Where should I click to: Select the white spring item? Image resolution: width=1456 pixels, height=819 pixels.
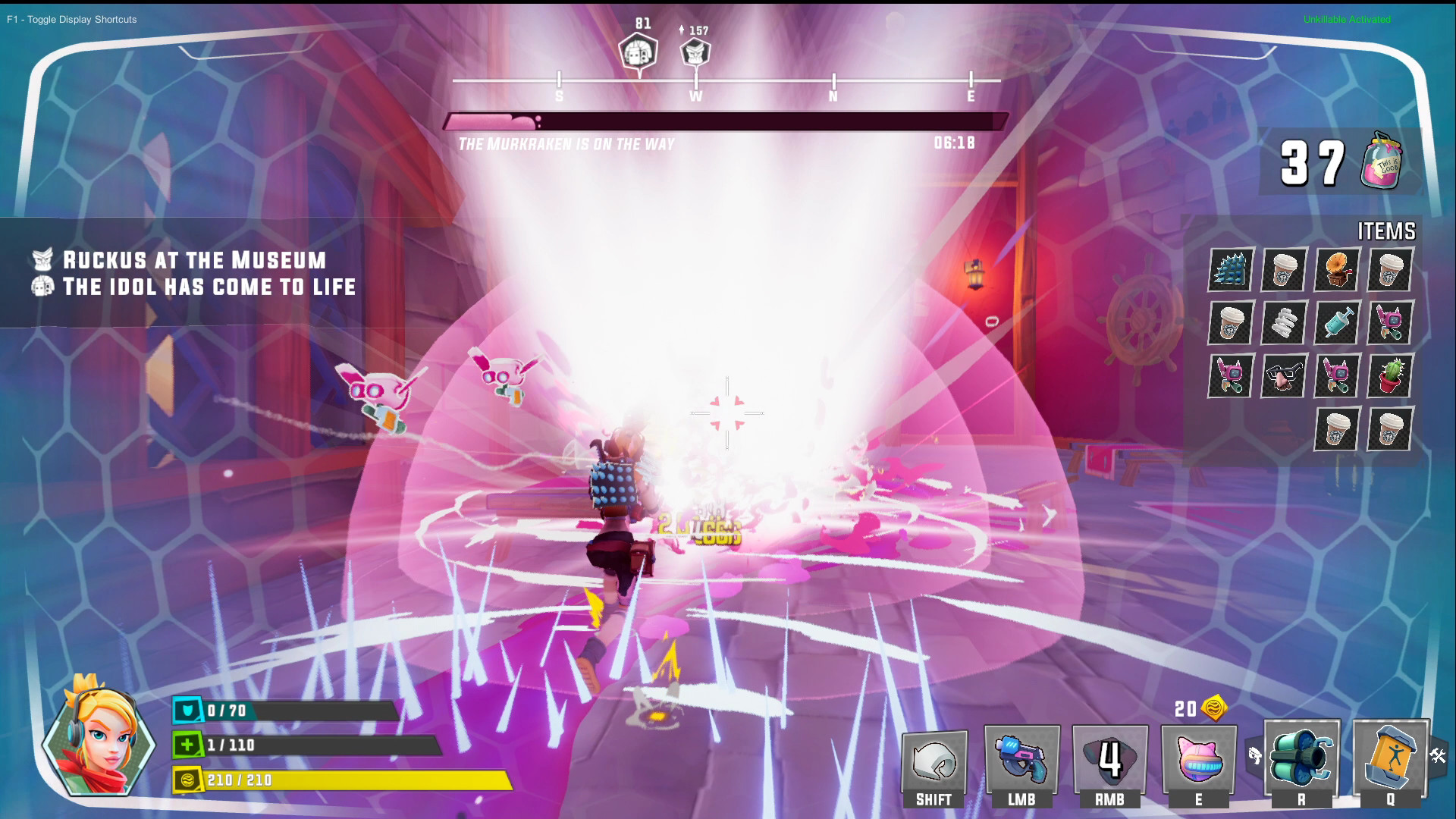tap(1283, 324)
